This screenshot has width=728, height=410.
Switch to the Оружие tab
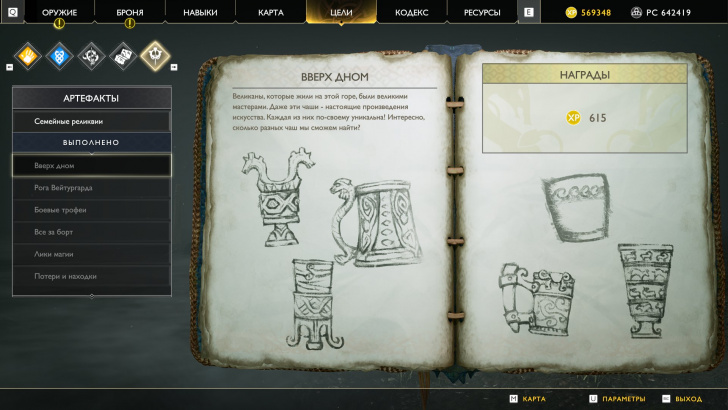(59, 12)
